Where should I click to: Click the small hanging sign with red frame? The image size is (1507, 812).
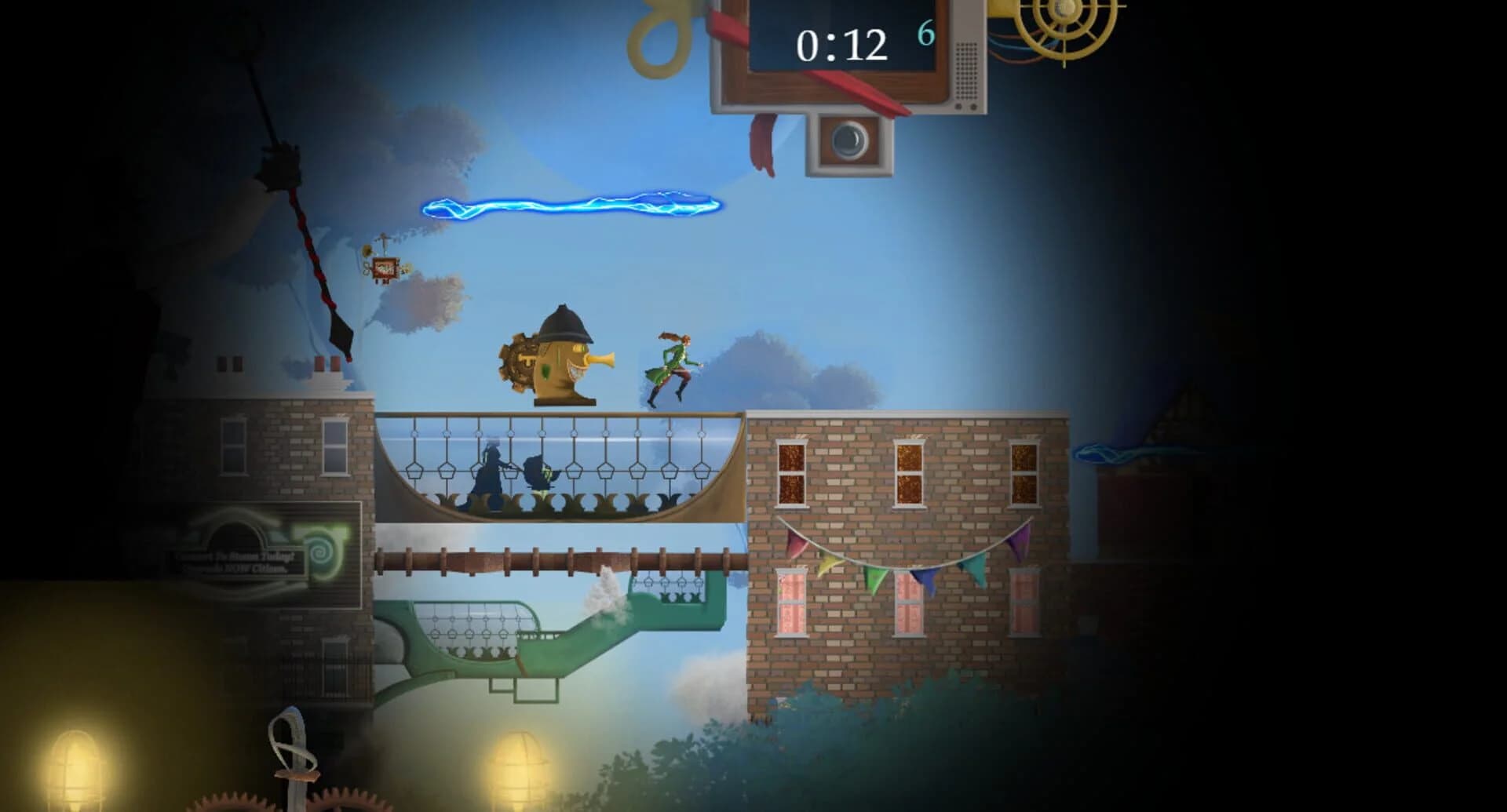[x=385, y=267]
